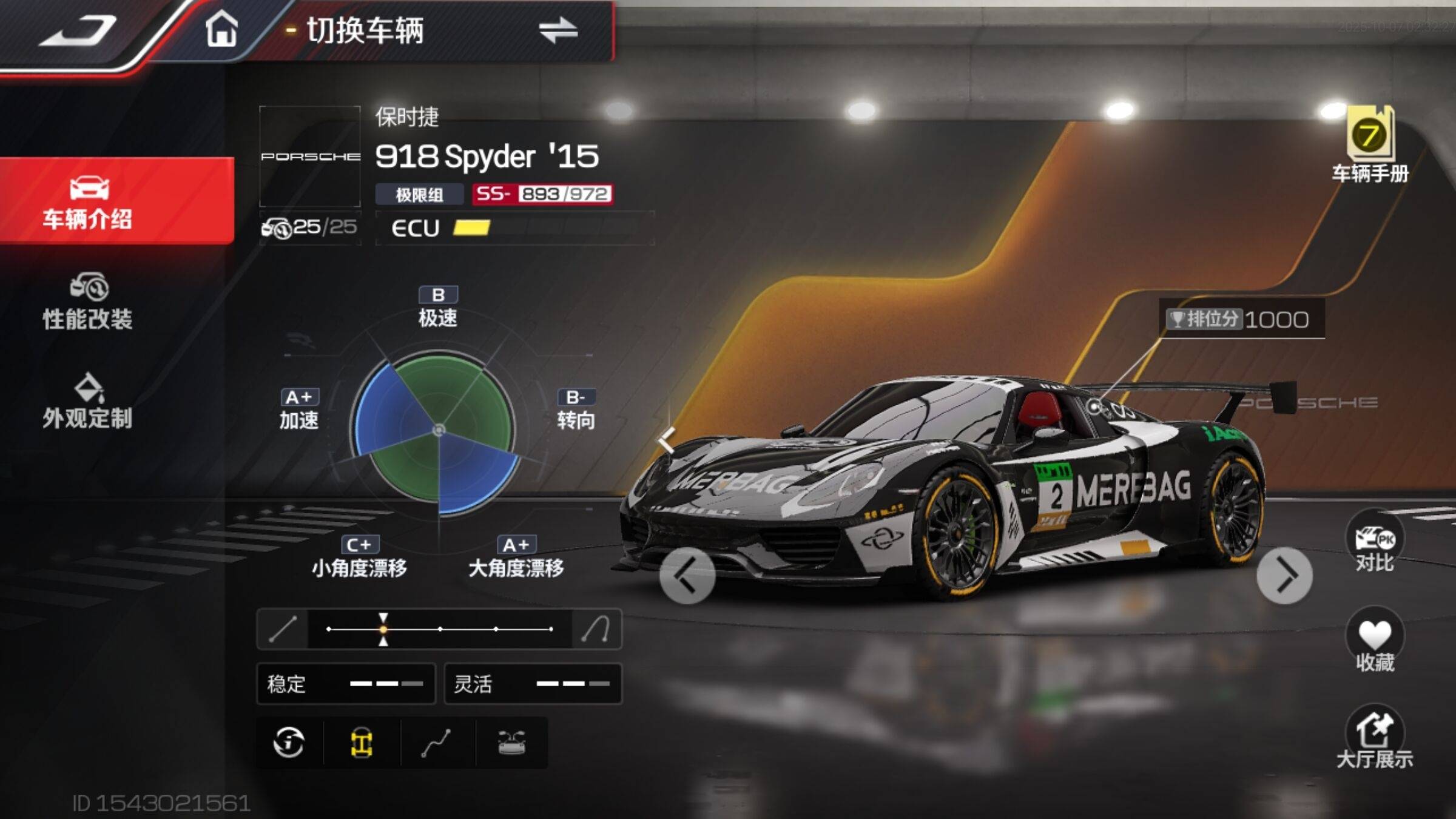Show the previous car with left arrow
This screenshot has width=1456, height=819.
(687, 576)
